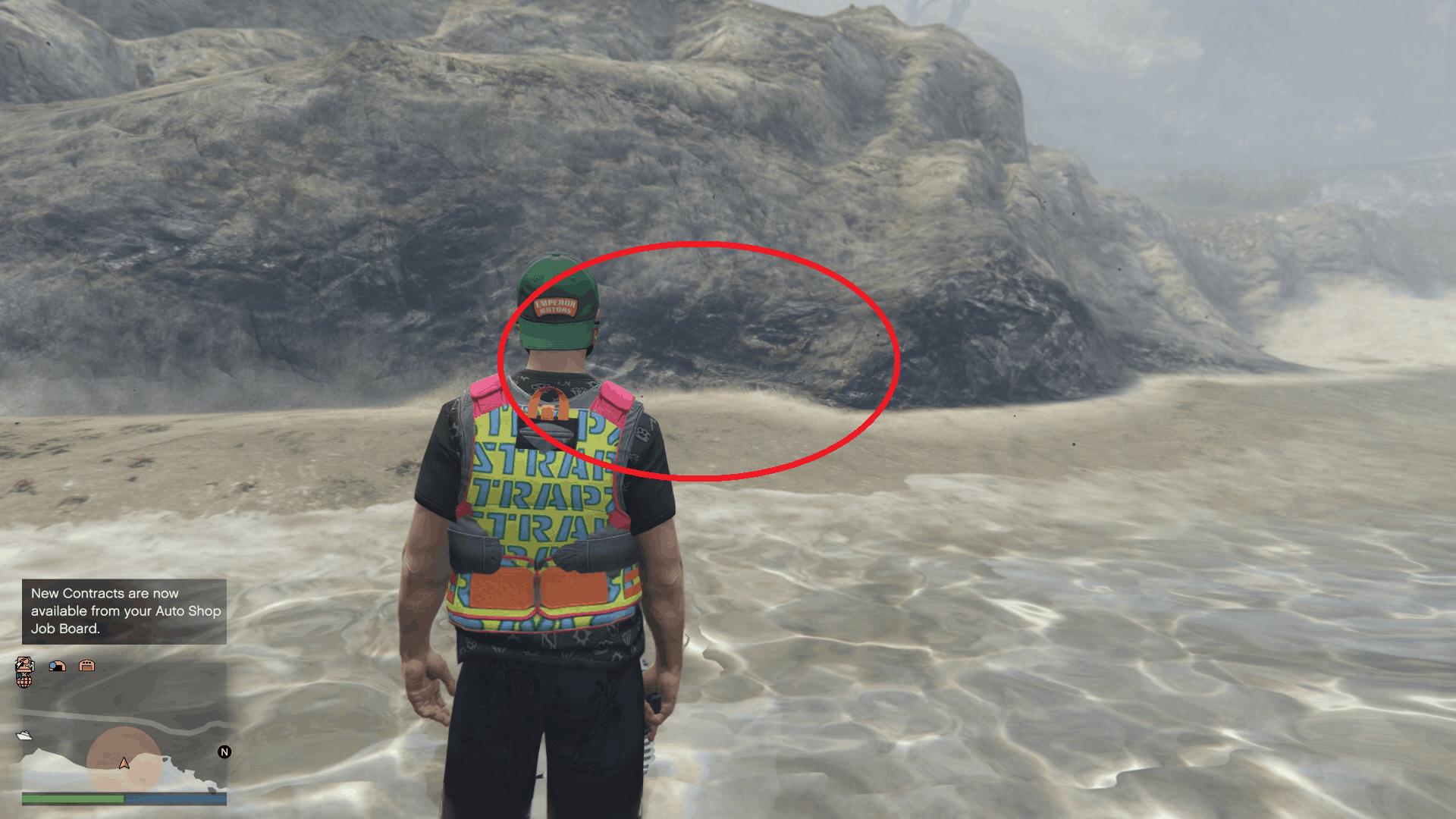Screen dimensions: 1456x819
Task: Select the mechanic character blip on the minimap
Action: pos(24,664)
